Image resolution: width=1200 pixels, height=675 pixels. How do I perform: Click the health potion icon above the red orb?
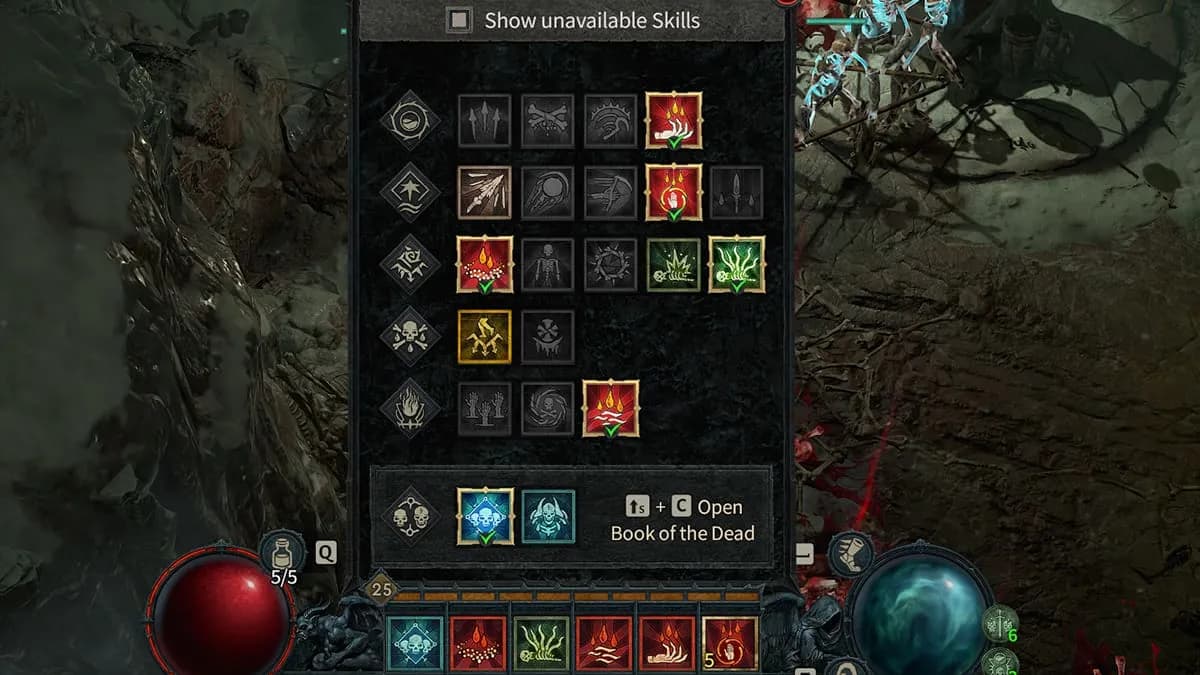(x=282, y=553)
